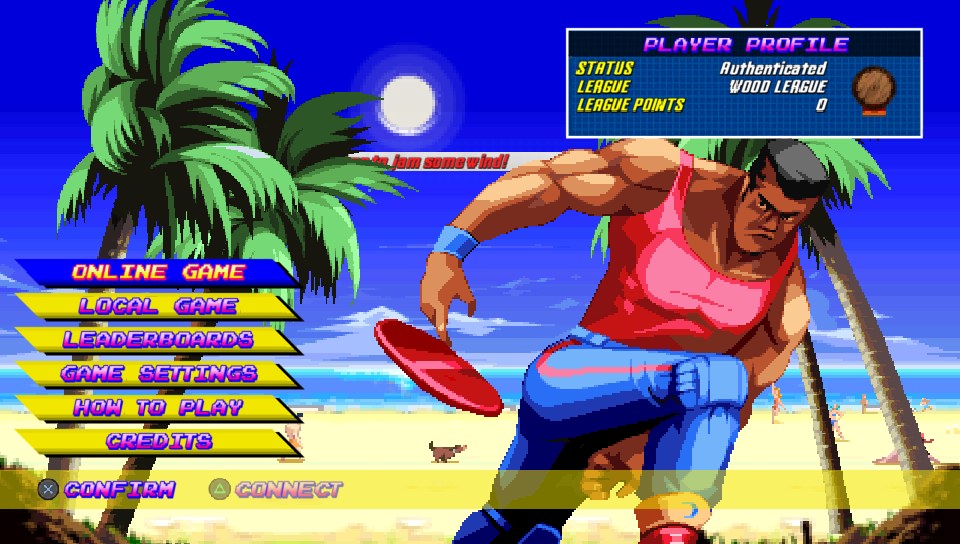Open Game Settings
This screenshot has width=960, height=544.
(x=158, y=374)
